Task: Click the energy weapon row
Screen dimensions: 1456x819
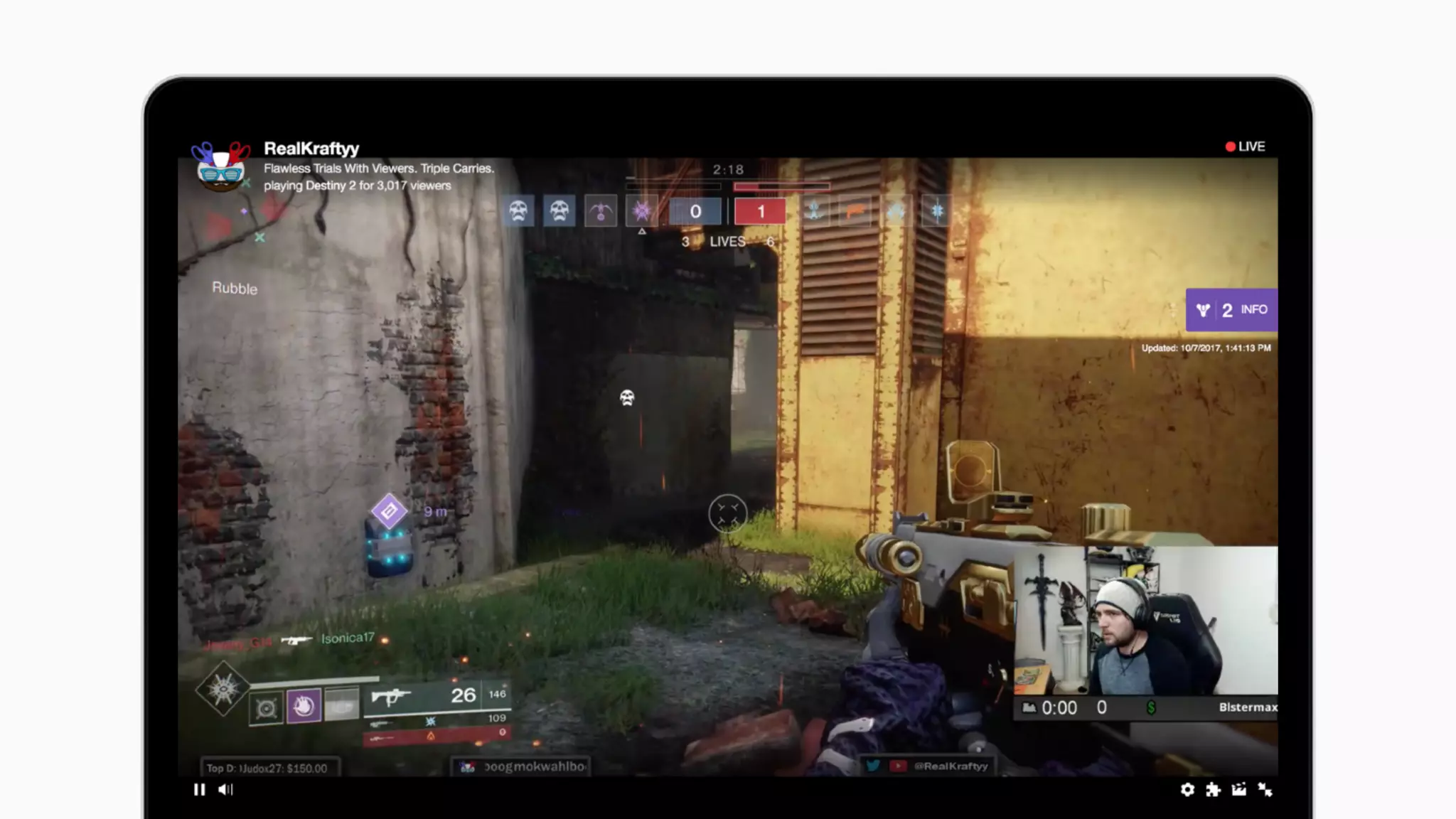Action: (x=436, y=722)
